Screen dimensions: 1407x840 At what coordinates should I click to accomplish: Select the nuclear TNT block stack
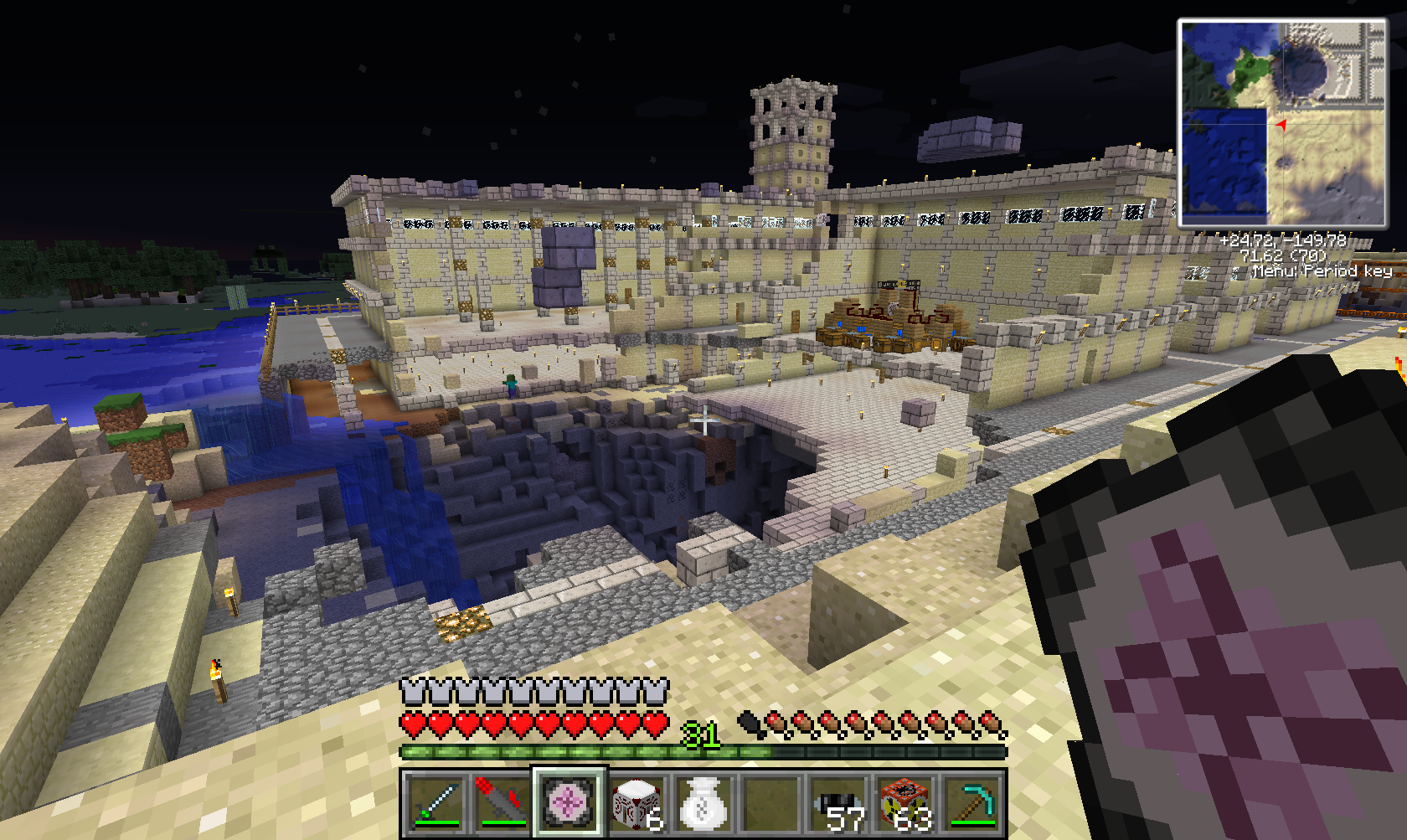coord(905,803)
